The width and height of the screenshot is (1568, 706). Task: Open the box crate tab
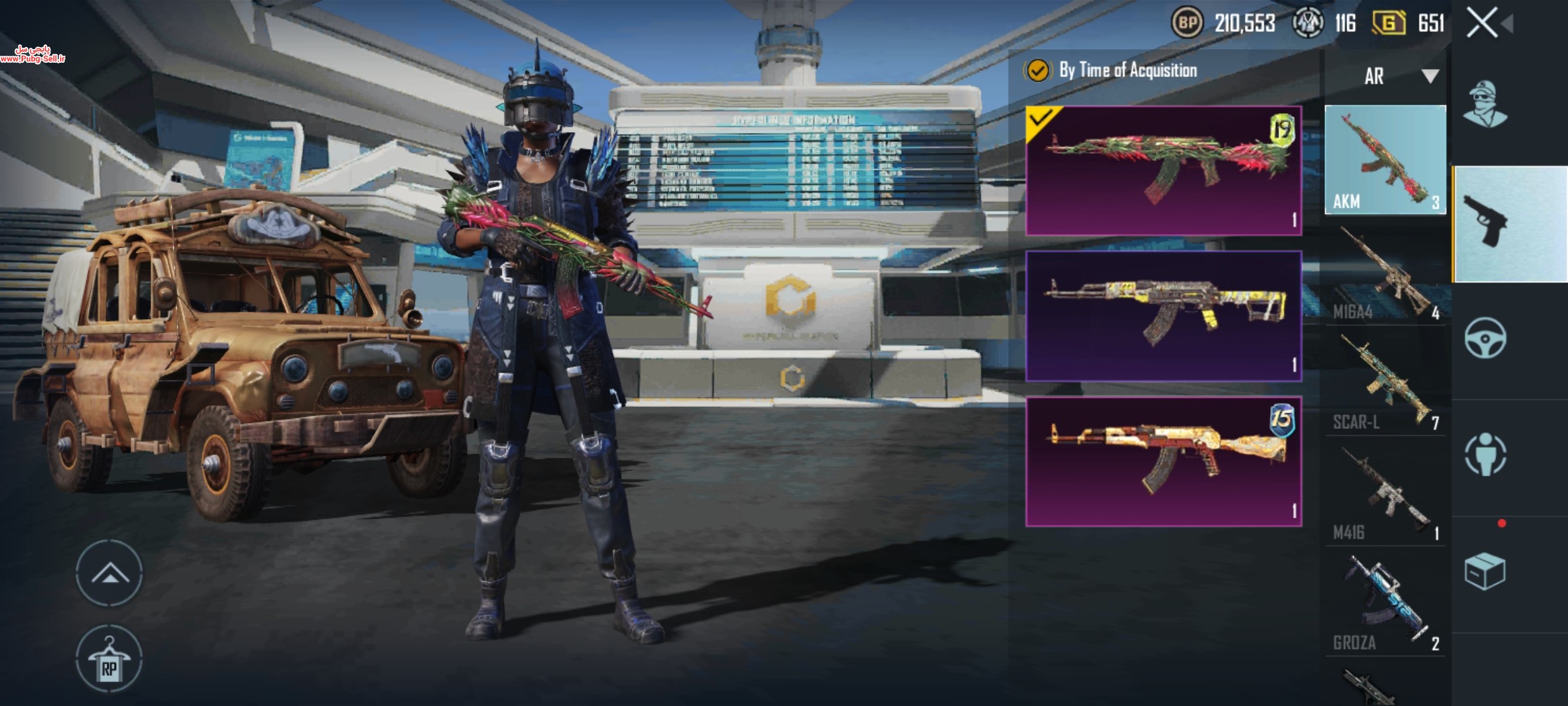[1484, 572]
